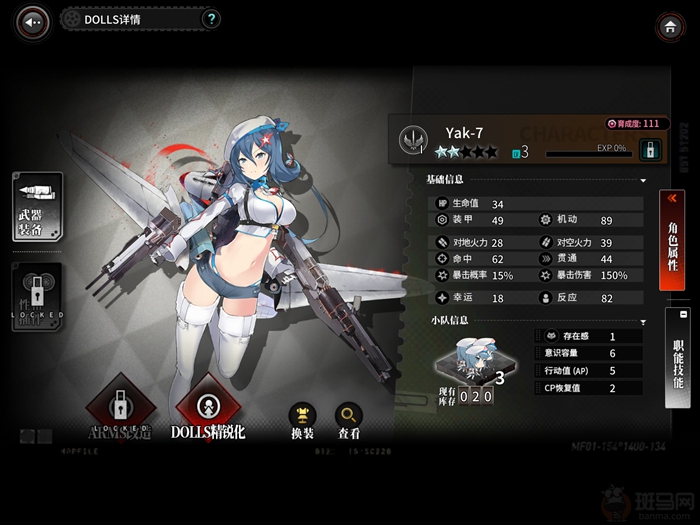Click the locked slot under weapon equipment
Image resolution: width=700 pixels, height=525 pixels.
(37, 296)
